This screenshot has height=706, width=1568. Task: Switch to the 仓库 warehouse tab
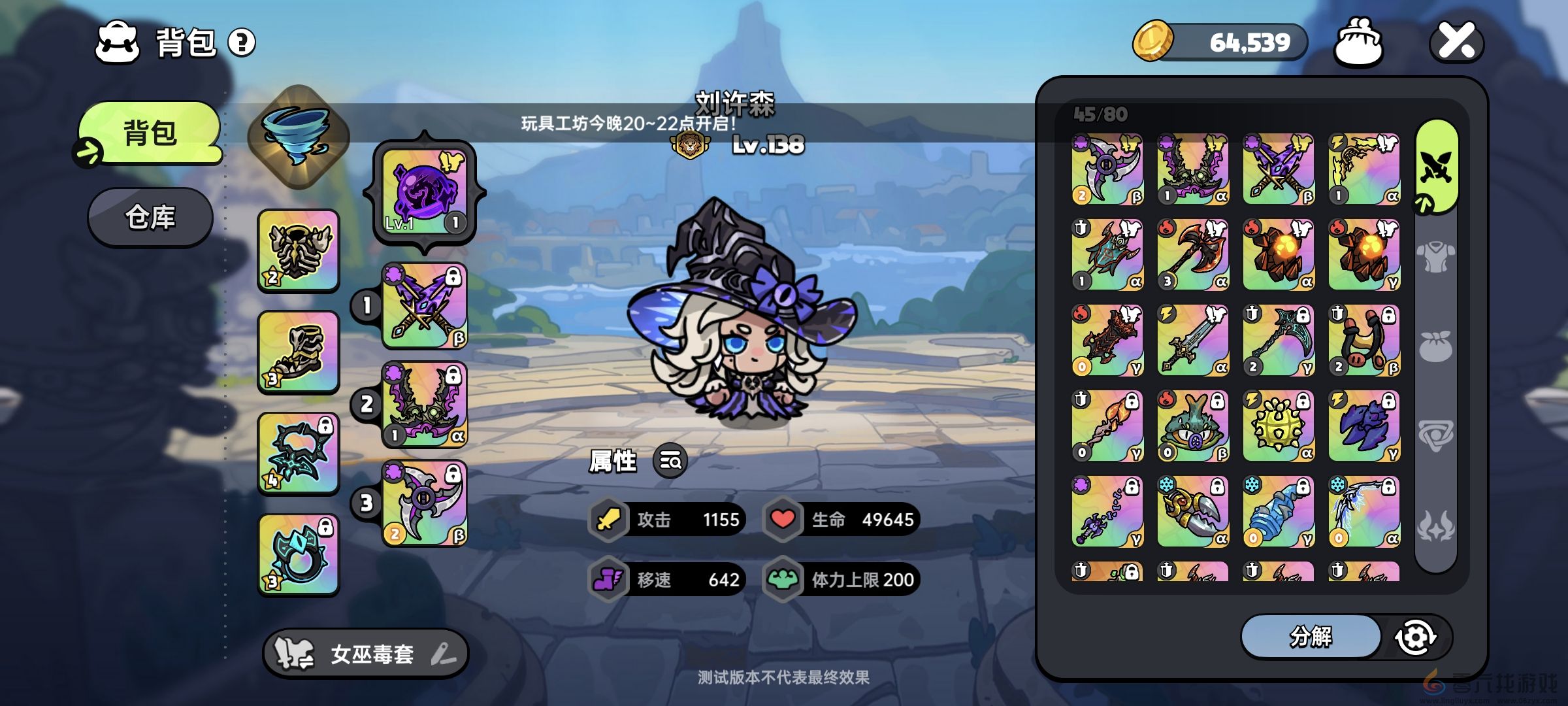pyautogui.click(x=150, y=218)
